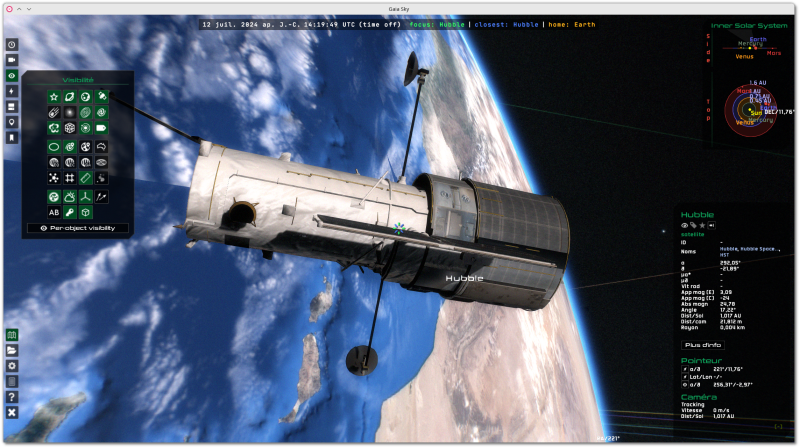The height and width of the screenshot is (448, 800).
Task: Quit with the X icon button
Action: tap(12, 412)
